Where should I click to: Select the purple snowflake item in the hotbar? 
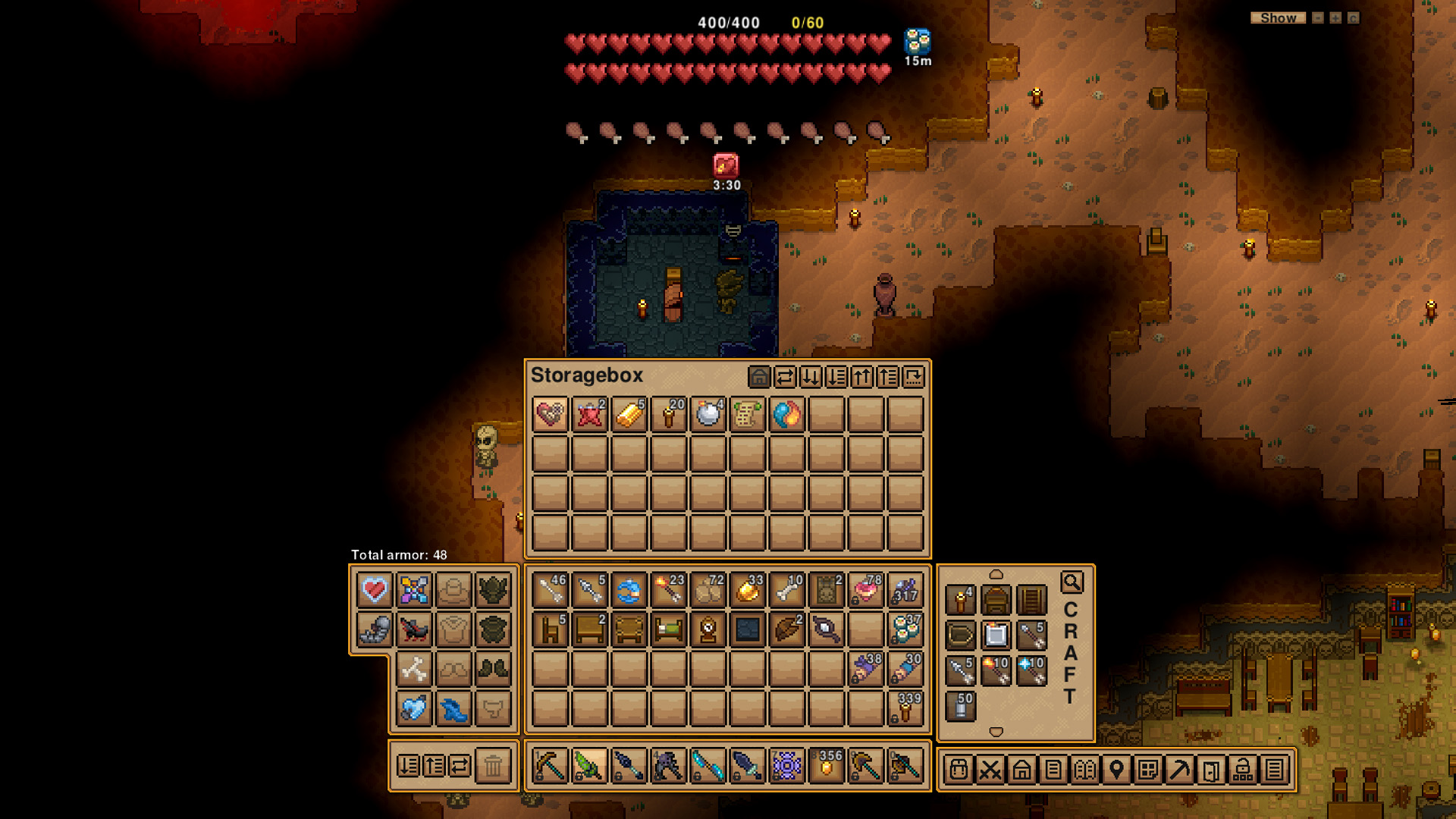tap(787, 766)
